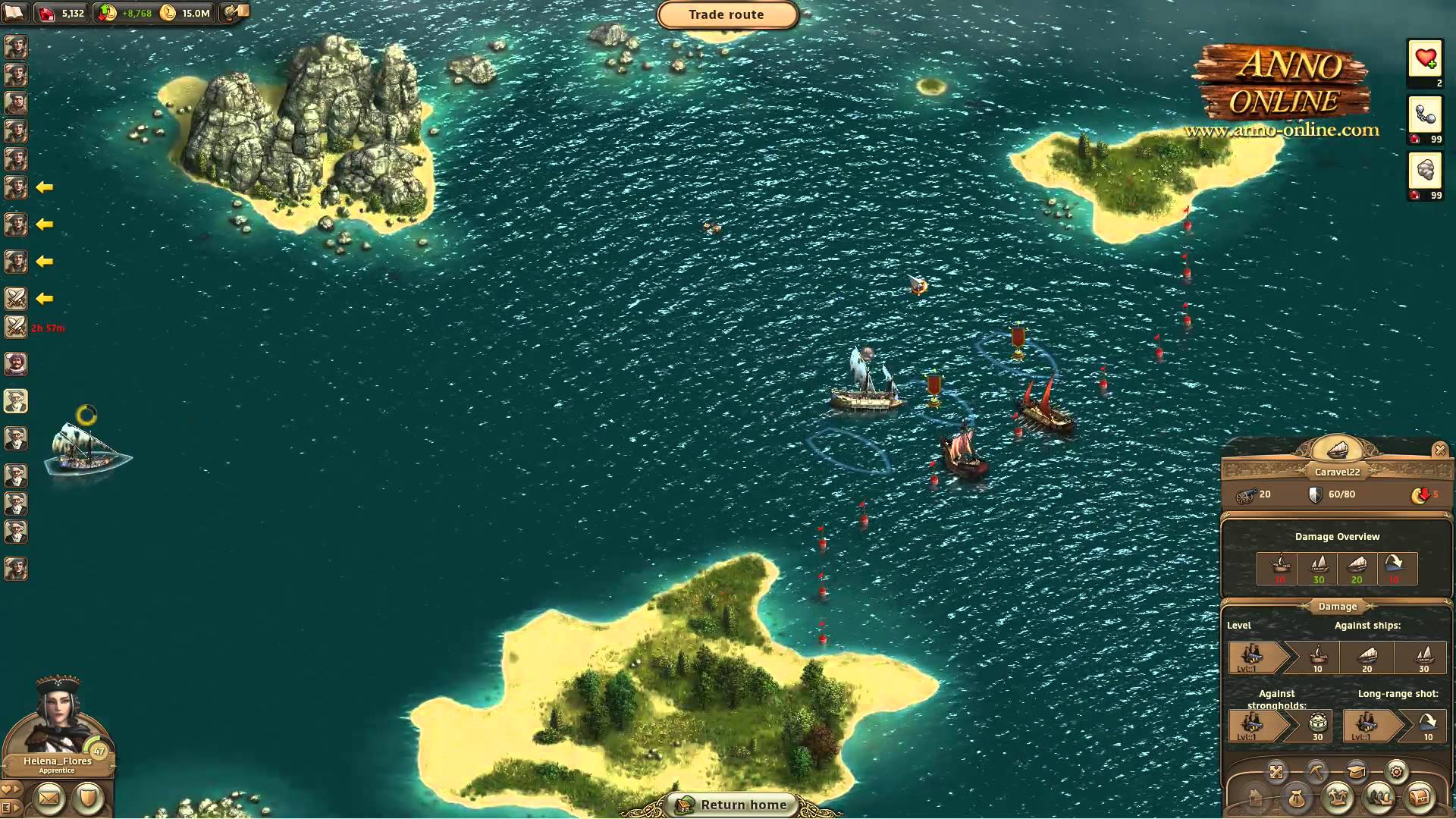Click the gear settings button
Image resolution: width=1456 pixels, height=819 pixels.
(1396, 772)
